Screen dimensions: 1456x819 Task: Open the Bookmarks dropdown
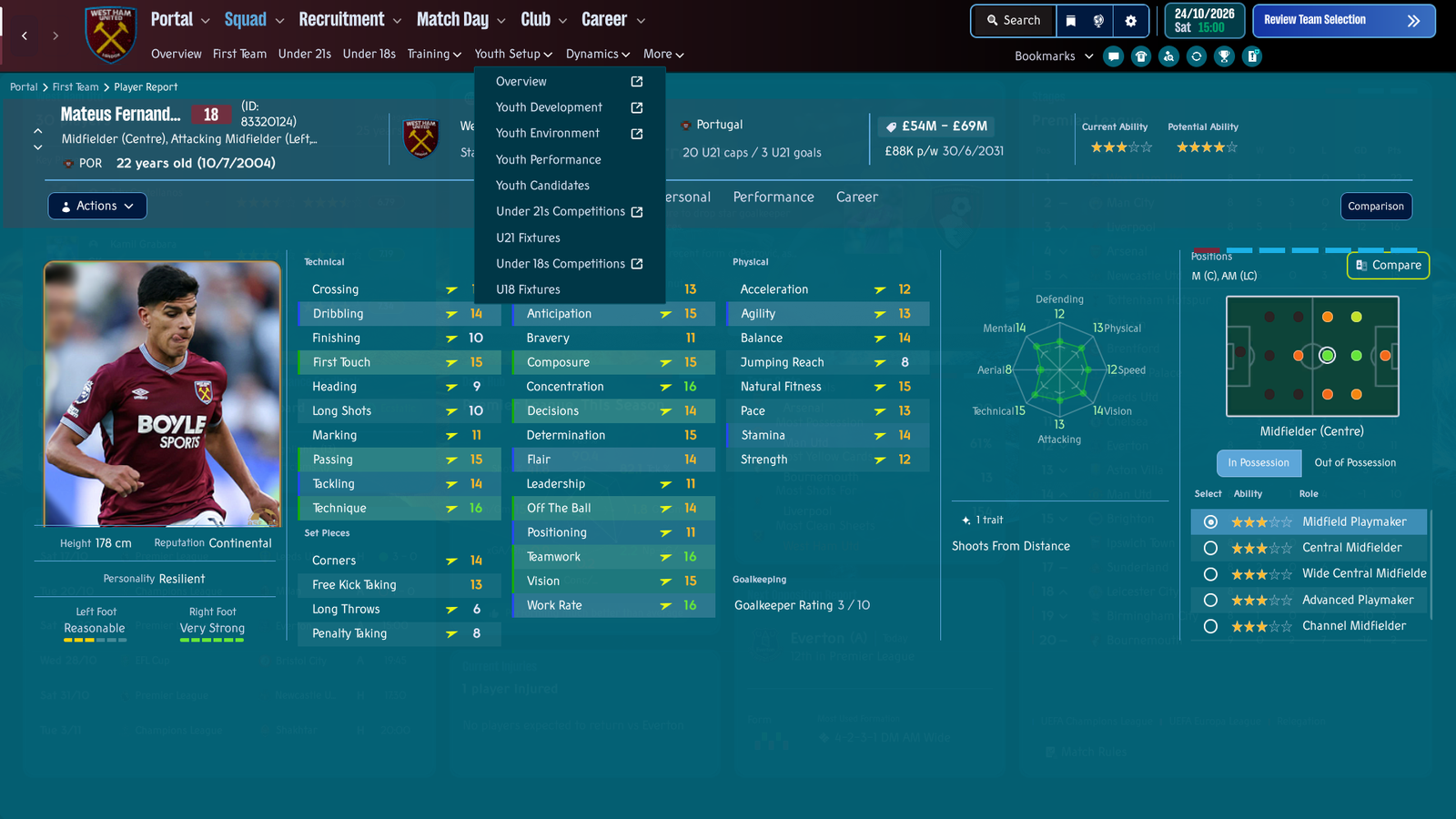(1054, 56)
